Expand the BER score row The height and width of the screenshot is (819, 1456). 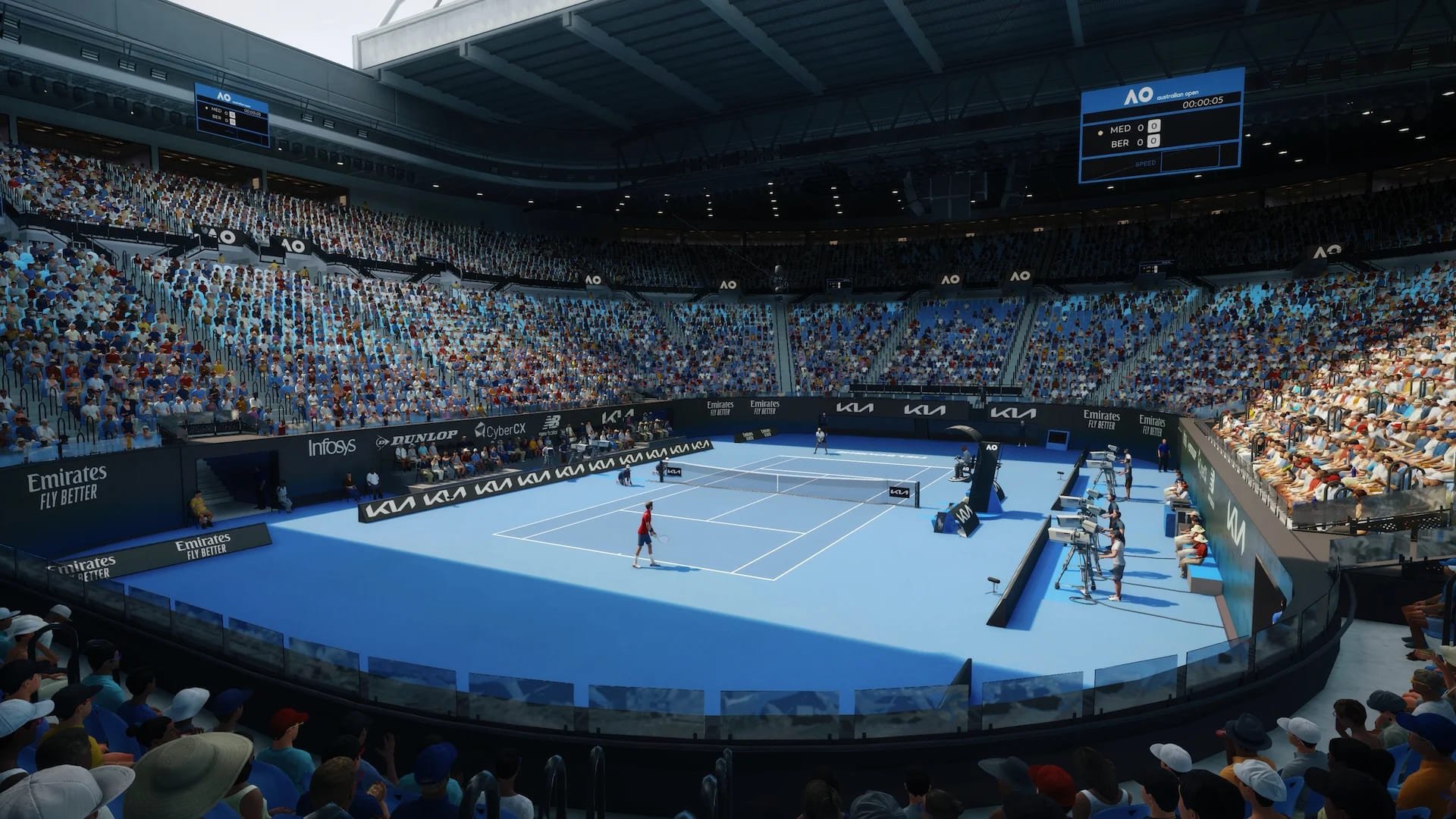click(x=1130, y=143)
